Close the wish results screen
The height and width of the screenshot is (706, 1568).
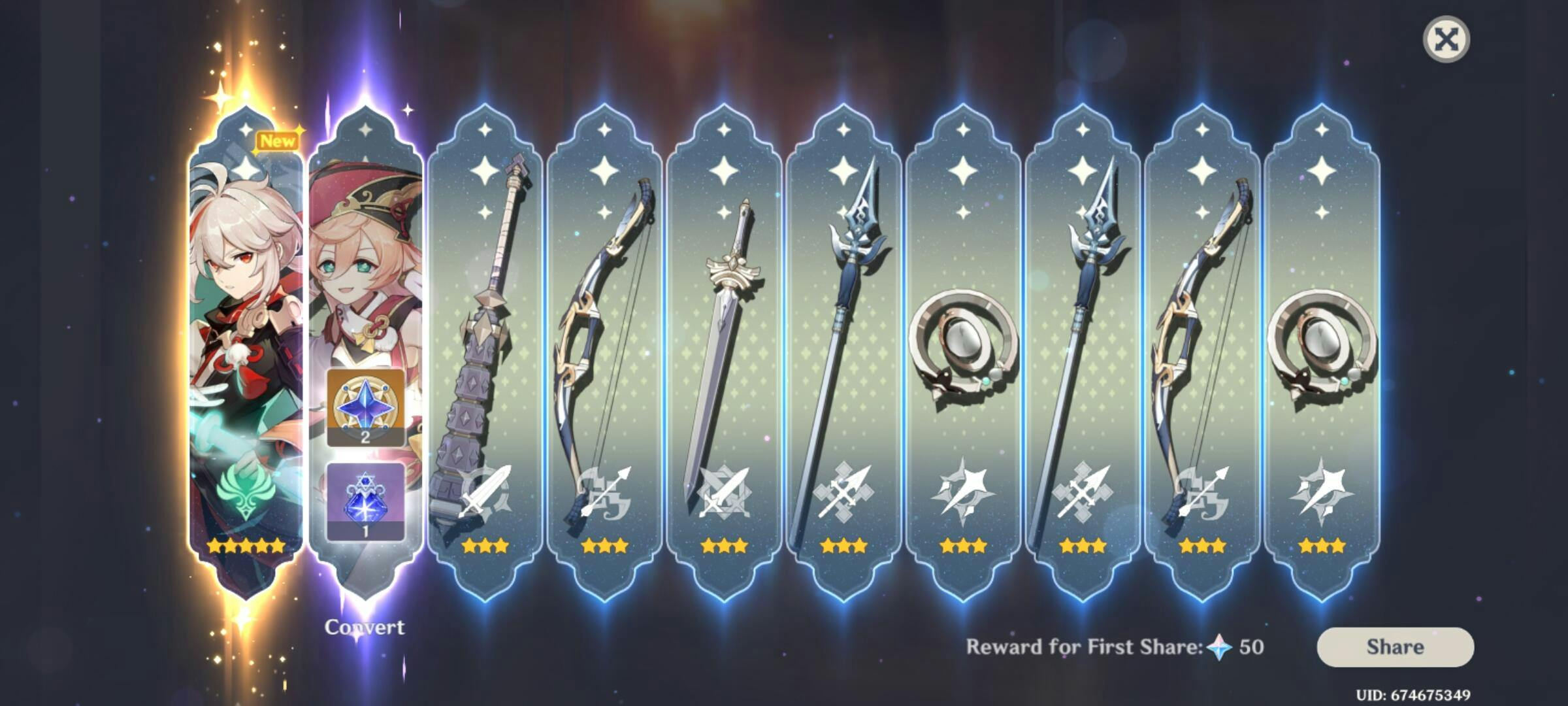(1446, 39)
